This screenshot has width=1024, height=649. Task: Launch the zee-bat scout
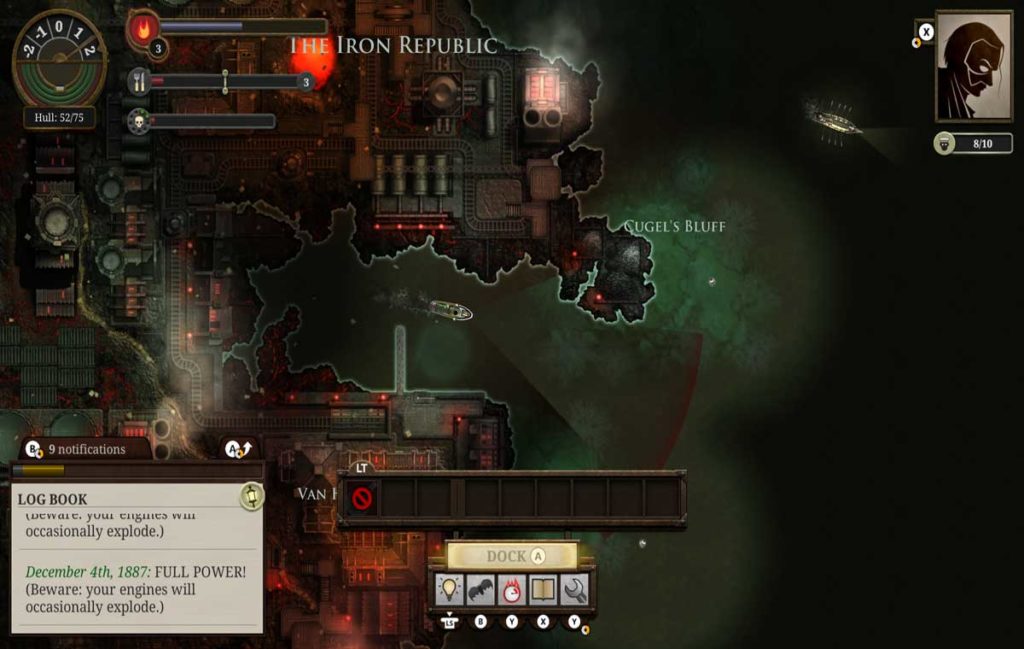481,590
